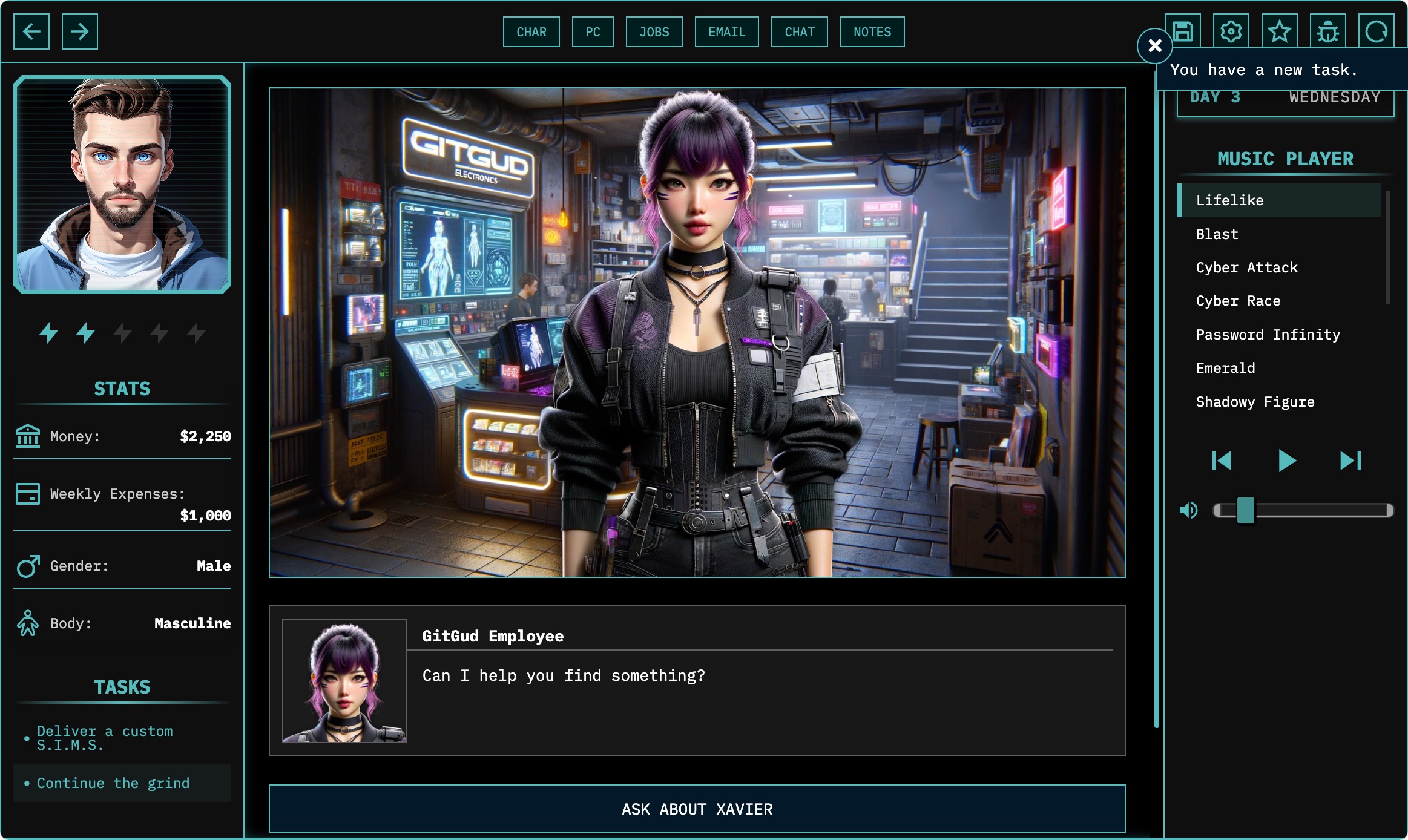
Task: Open the CHAT tab
Action: [x=799, y=32]
